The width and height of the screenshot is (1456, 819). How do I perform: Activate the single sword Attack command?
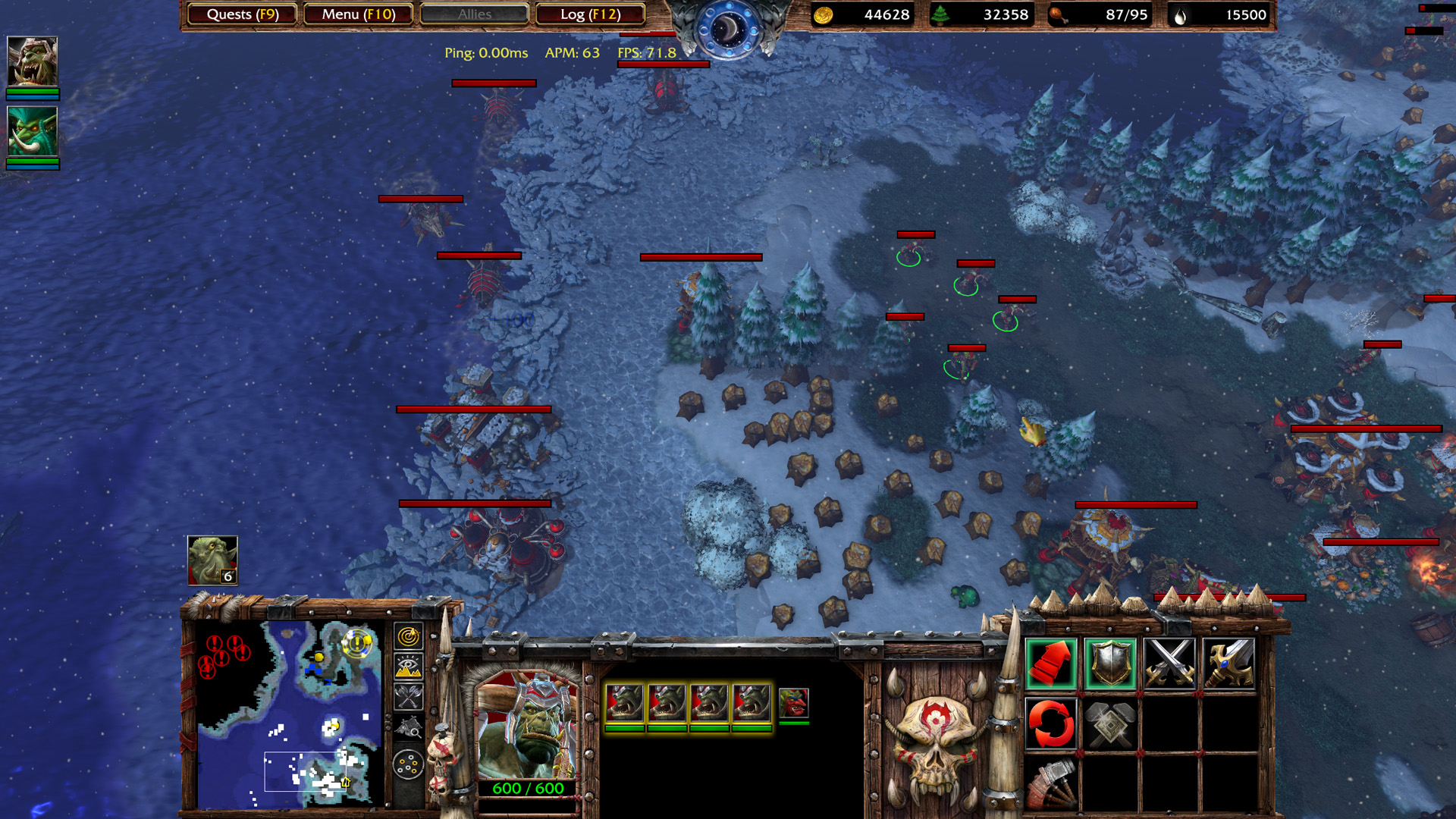1228,664
